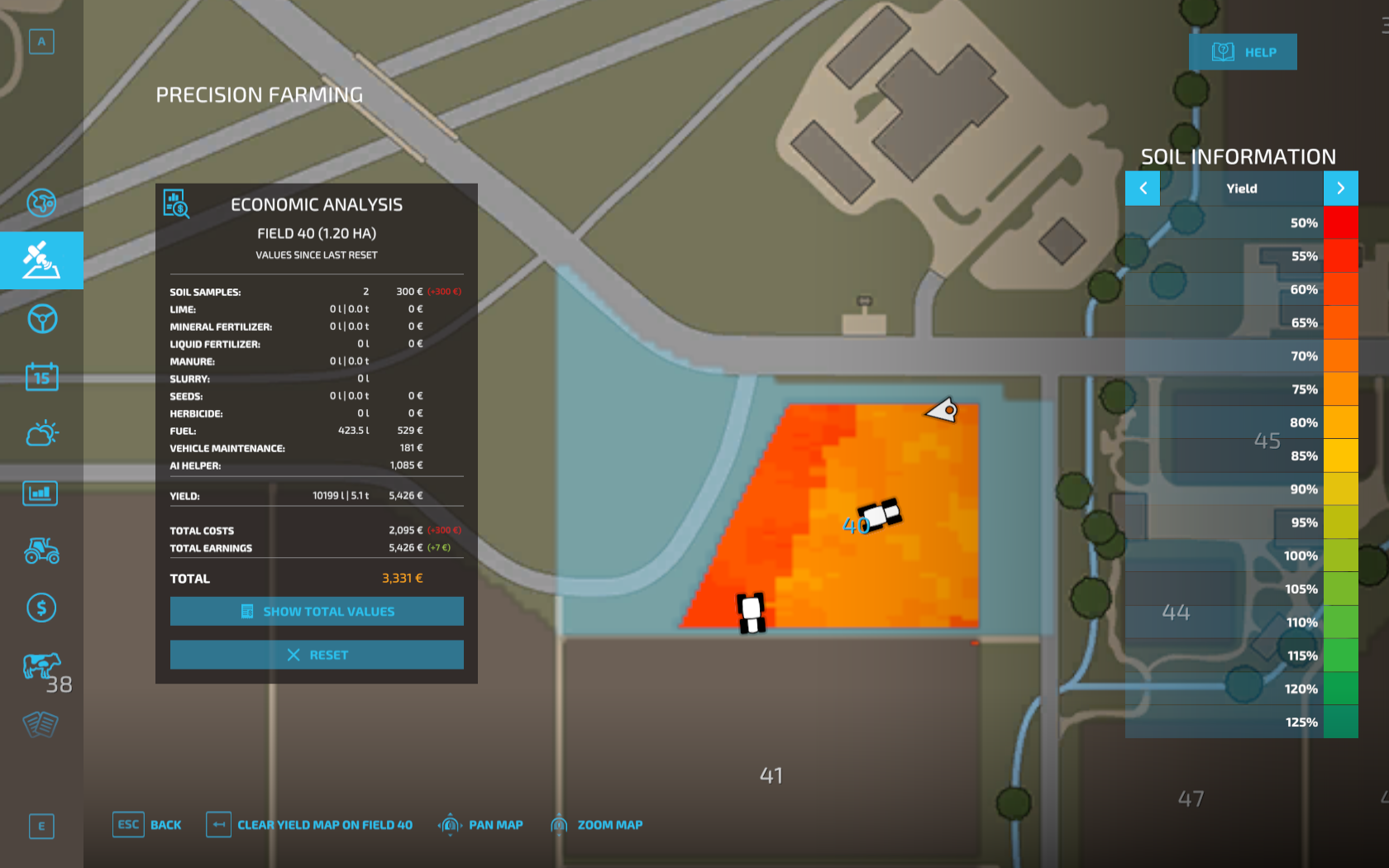Check the weather forecast icon
Viewport: 1389px width, 868px height.
(x=41, y=433)
